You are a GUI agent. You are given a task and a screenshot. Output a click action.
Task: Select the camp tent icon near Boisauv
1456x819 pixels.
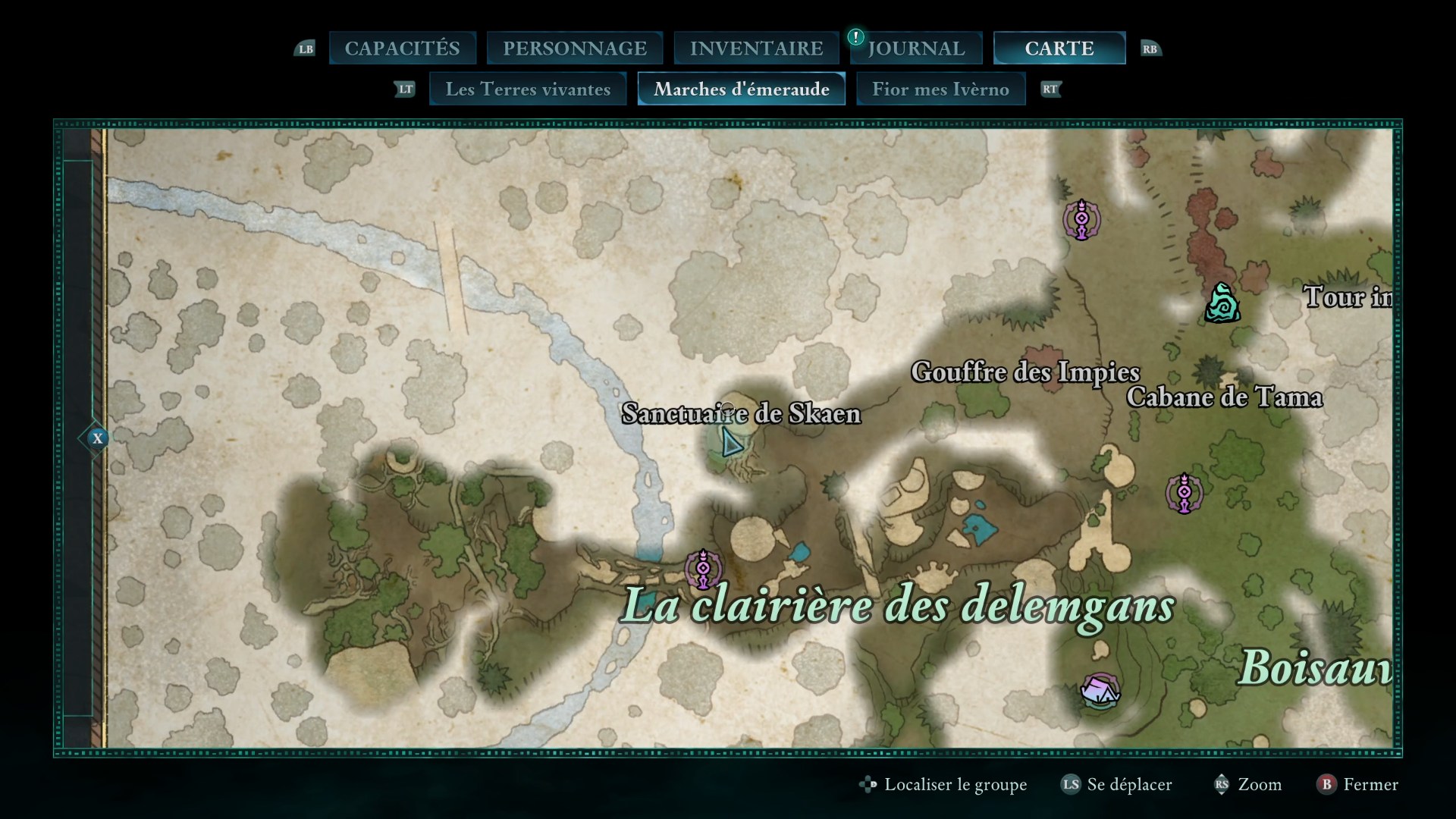pyautogui.click(x=1101, y=690)
